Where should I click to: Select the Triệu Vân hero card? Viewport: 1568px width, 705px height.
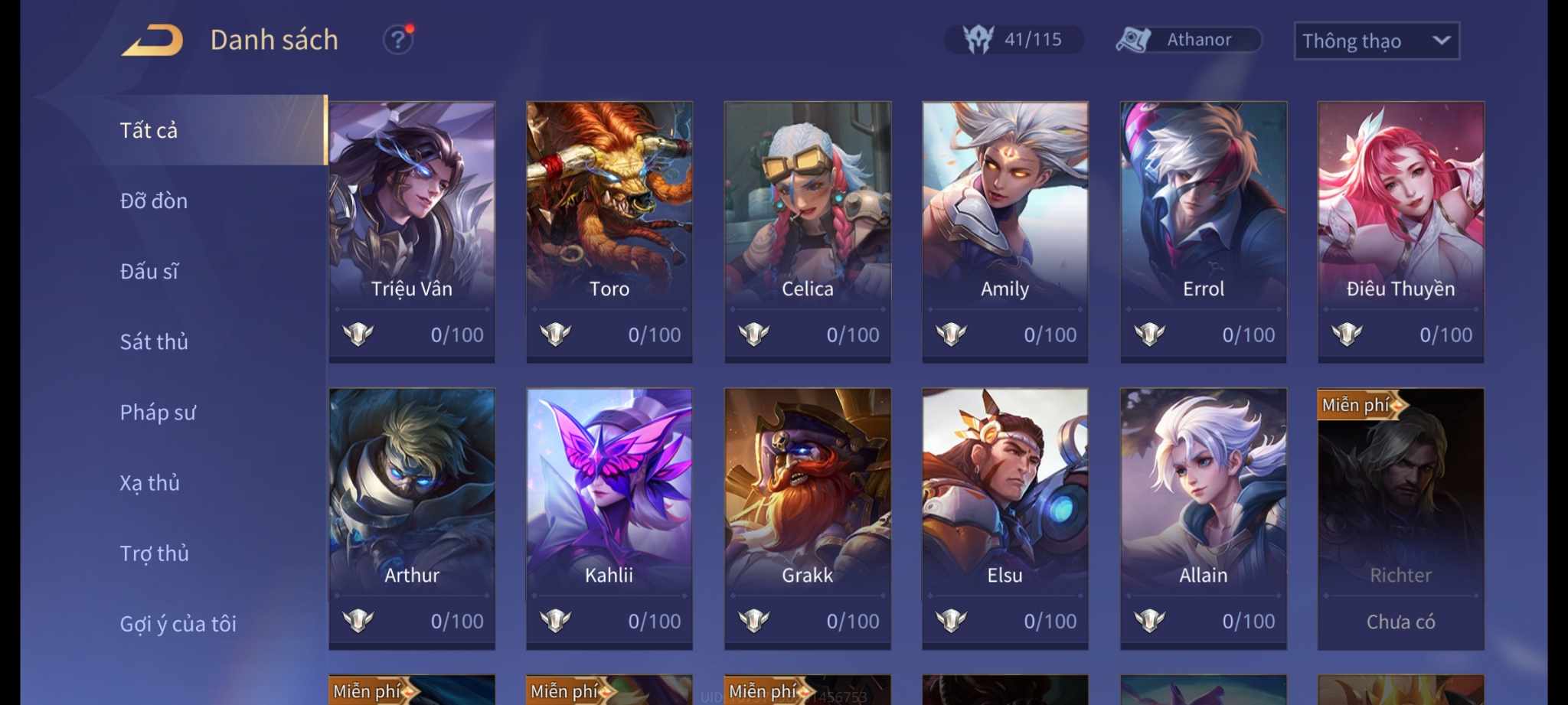click(412, 231)
